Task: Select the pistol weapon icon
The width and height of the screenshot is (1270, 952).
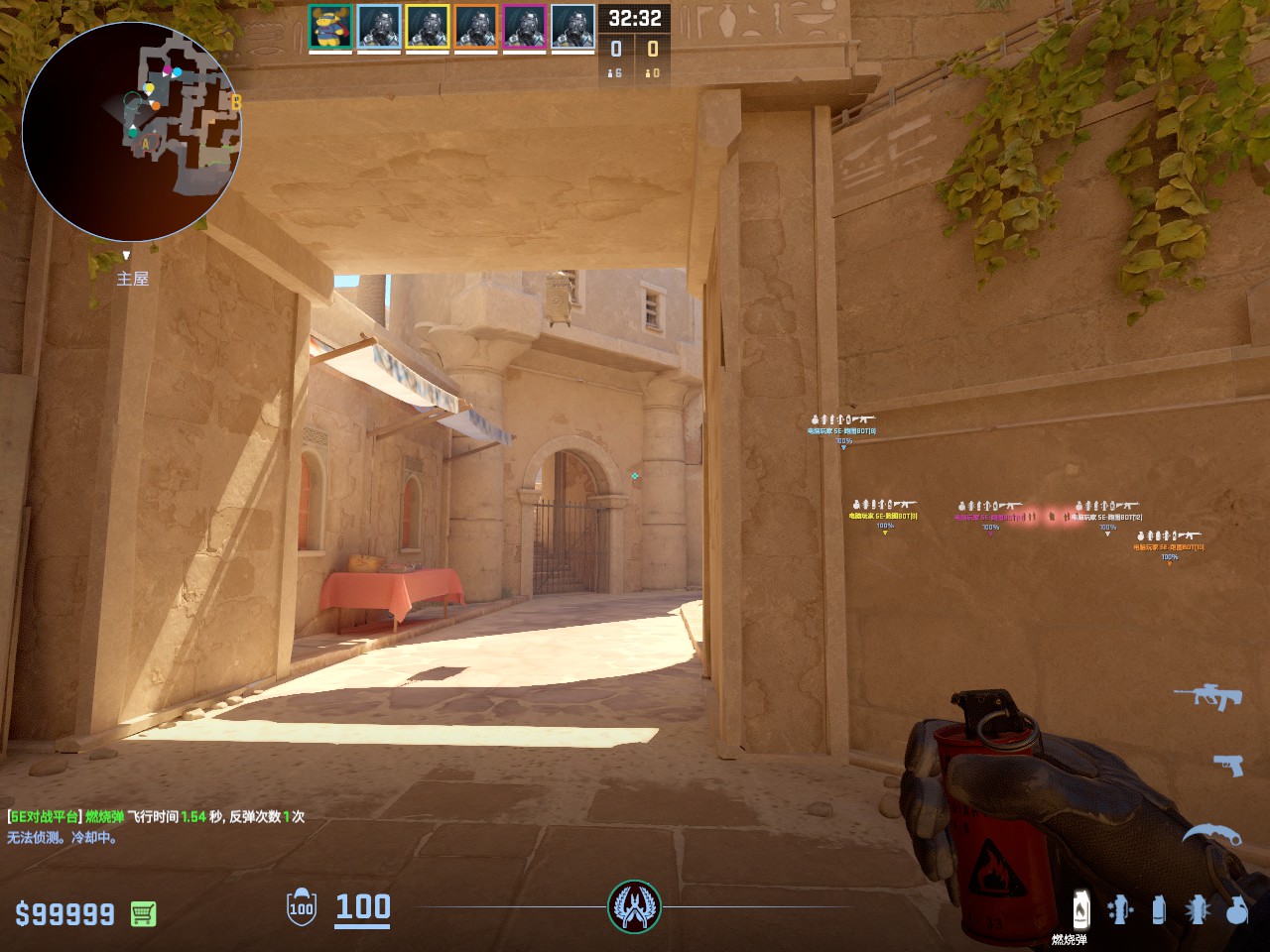Action: coord(1228,765)
